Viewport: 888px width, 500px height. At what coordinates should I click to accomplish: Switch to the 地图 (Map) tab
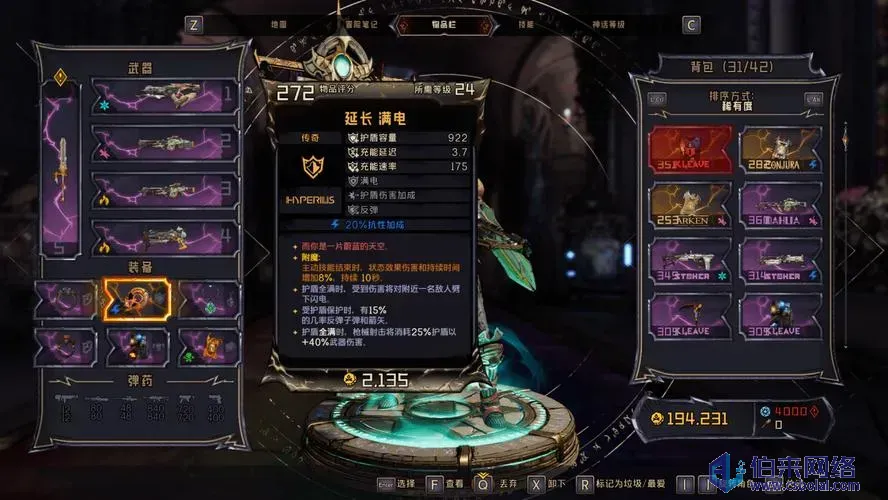pos(279,24)
